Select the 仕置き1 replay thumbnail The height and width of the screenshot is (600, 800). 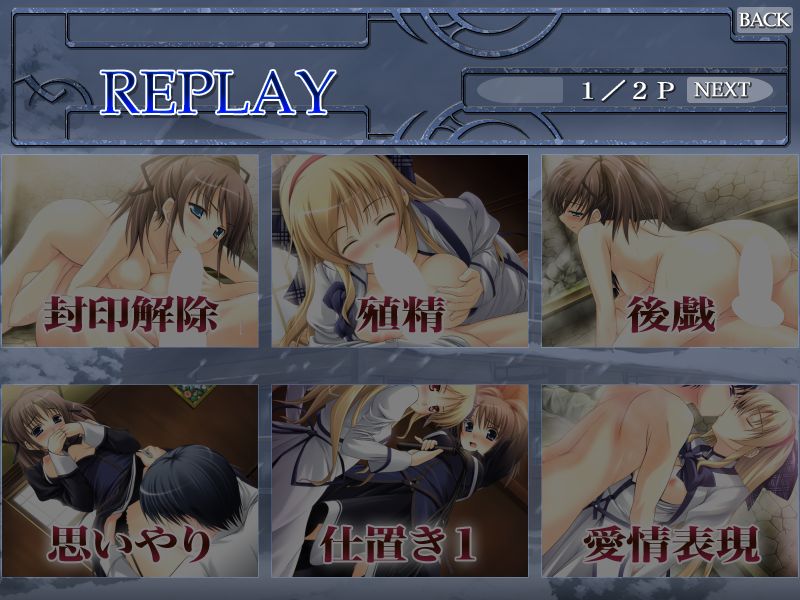[400, 481]
